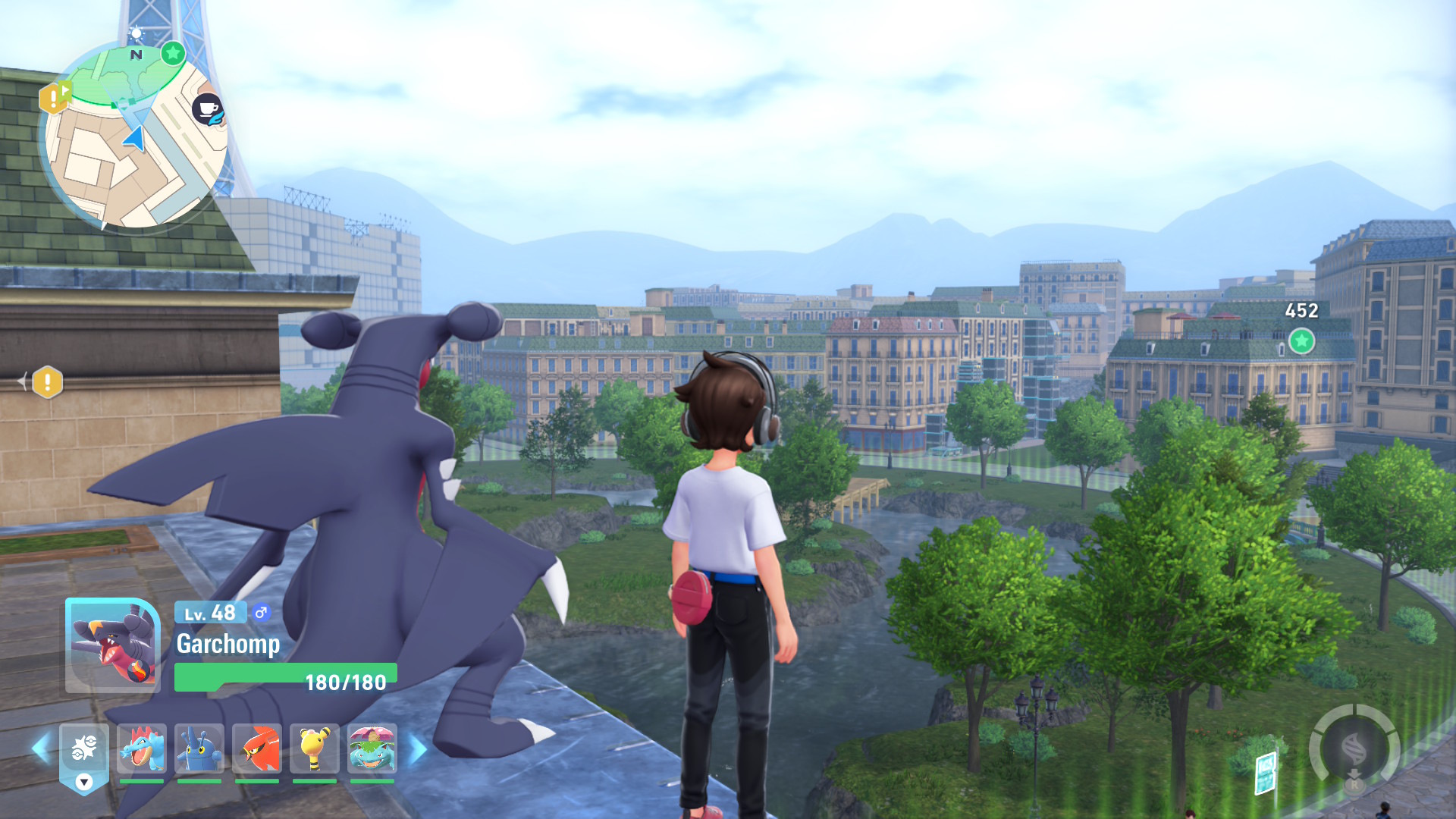Click the green star waypoint marked 452
Screen dimensions: 1456x819
1301,341
